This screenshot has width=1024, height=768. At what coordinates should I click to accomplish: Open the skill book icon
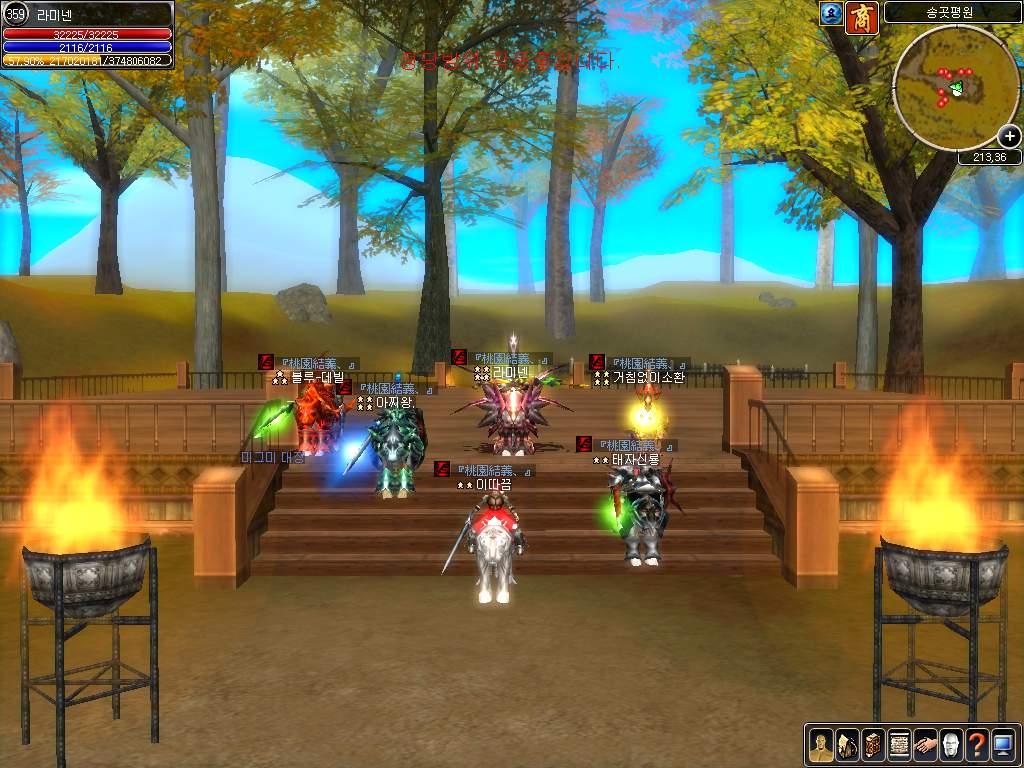point(873,744)
